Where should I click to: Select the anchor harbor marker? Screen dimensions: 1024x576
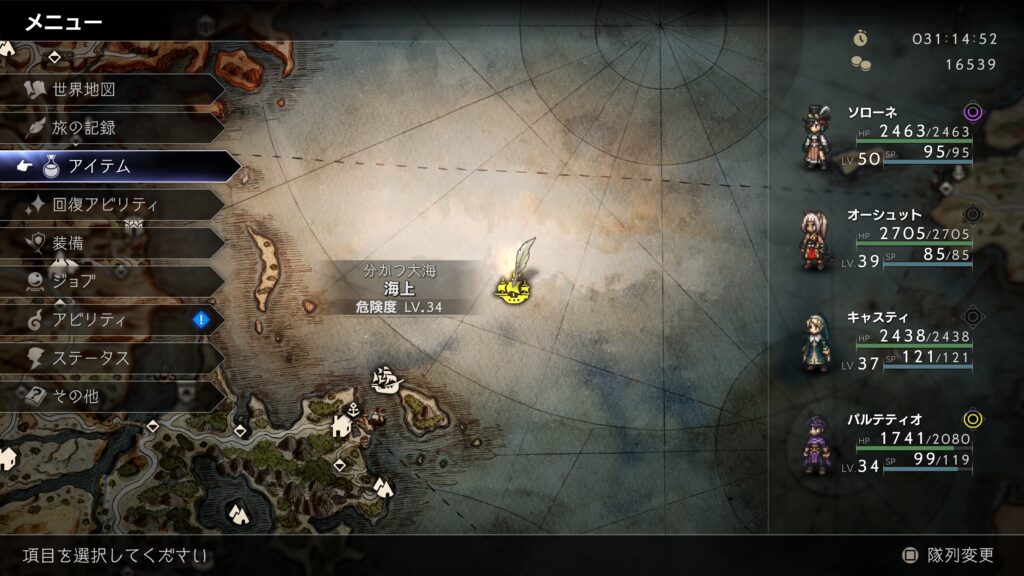(353, 408)
